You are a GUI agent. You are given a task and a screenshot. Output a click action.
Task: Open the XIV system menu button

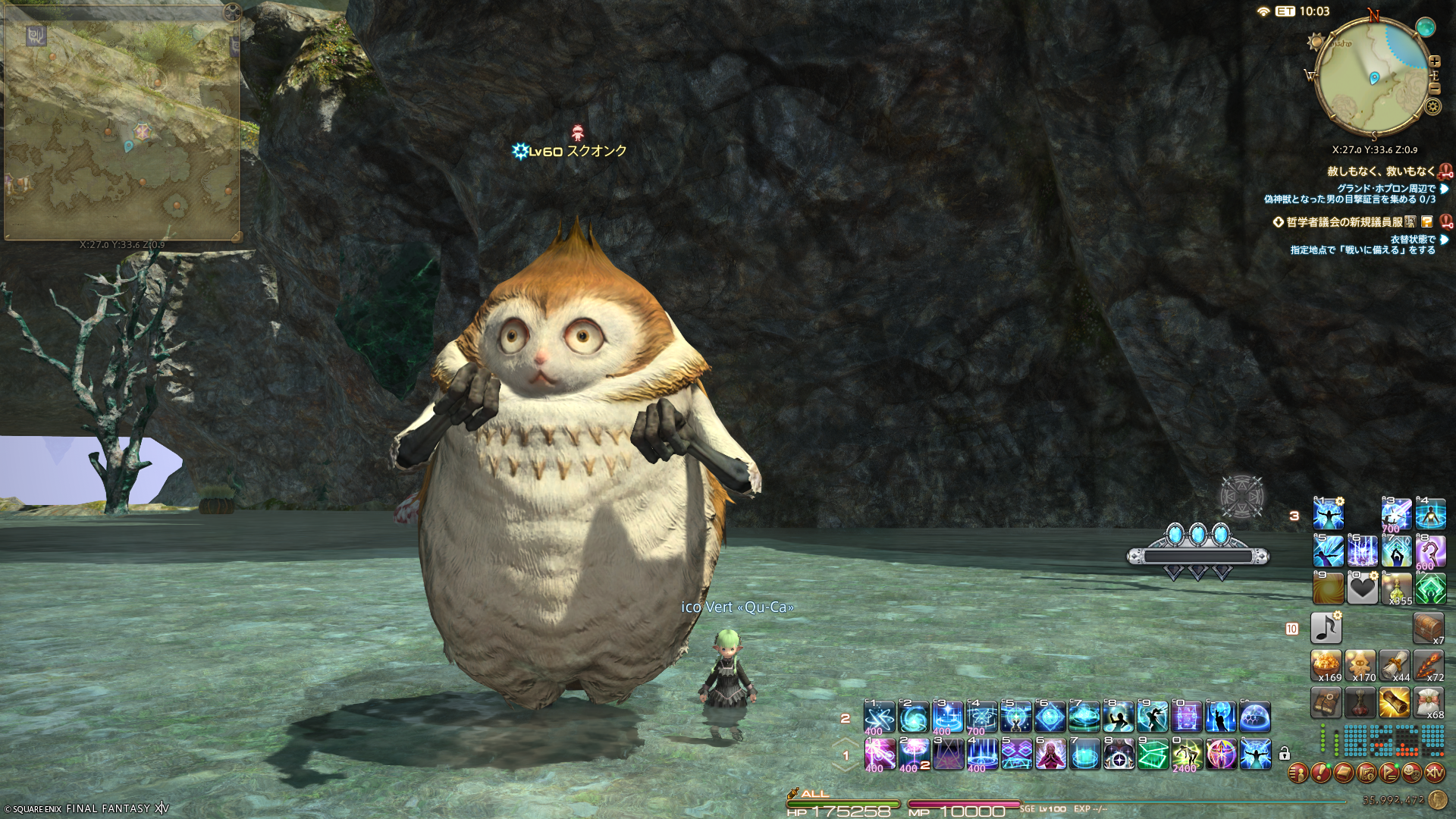(1434, 773)
